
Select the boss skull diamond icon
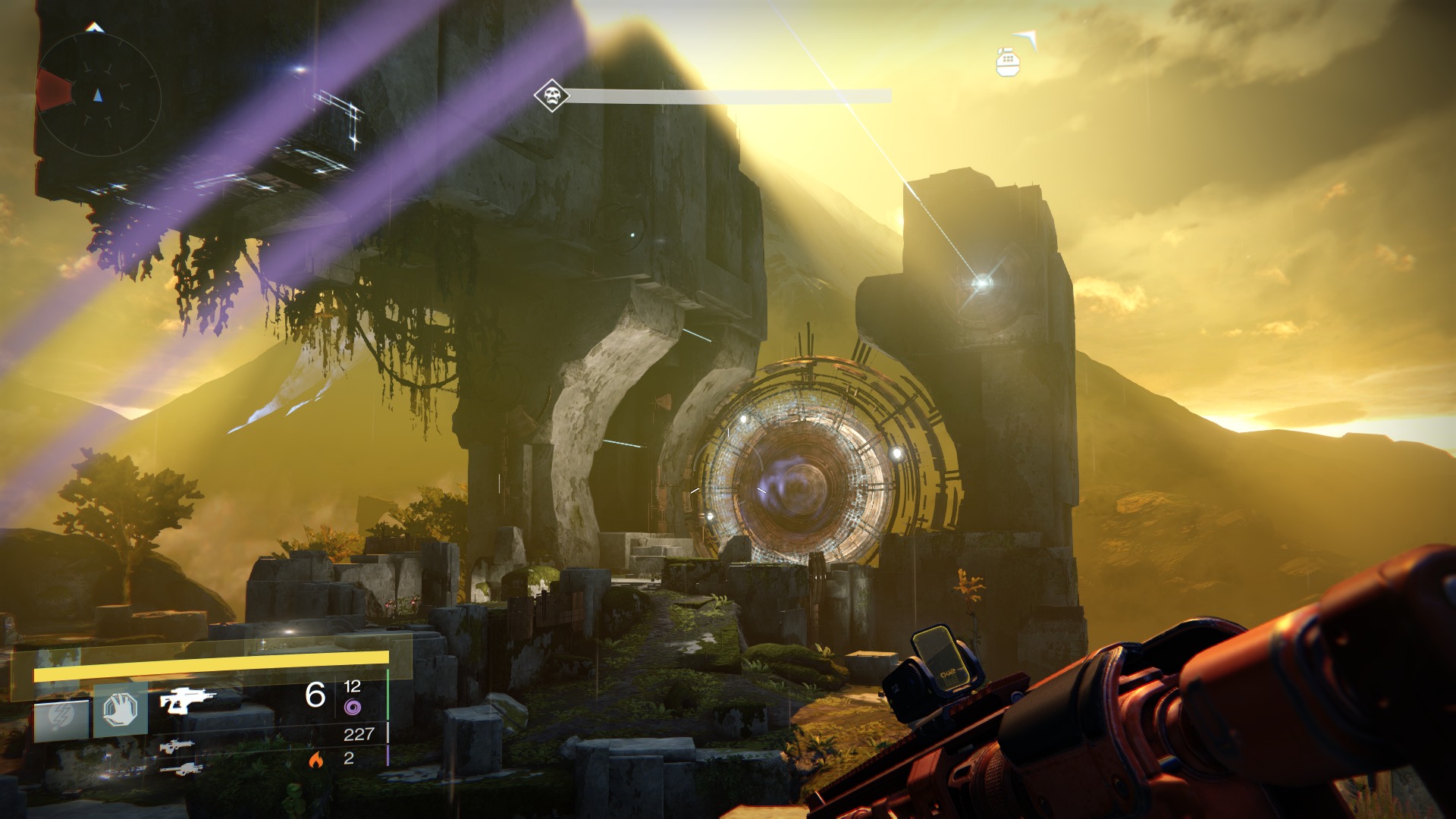click(551, 96)
